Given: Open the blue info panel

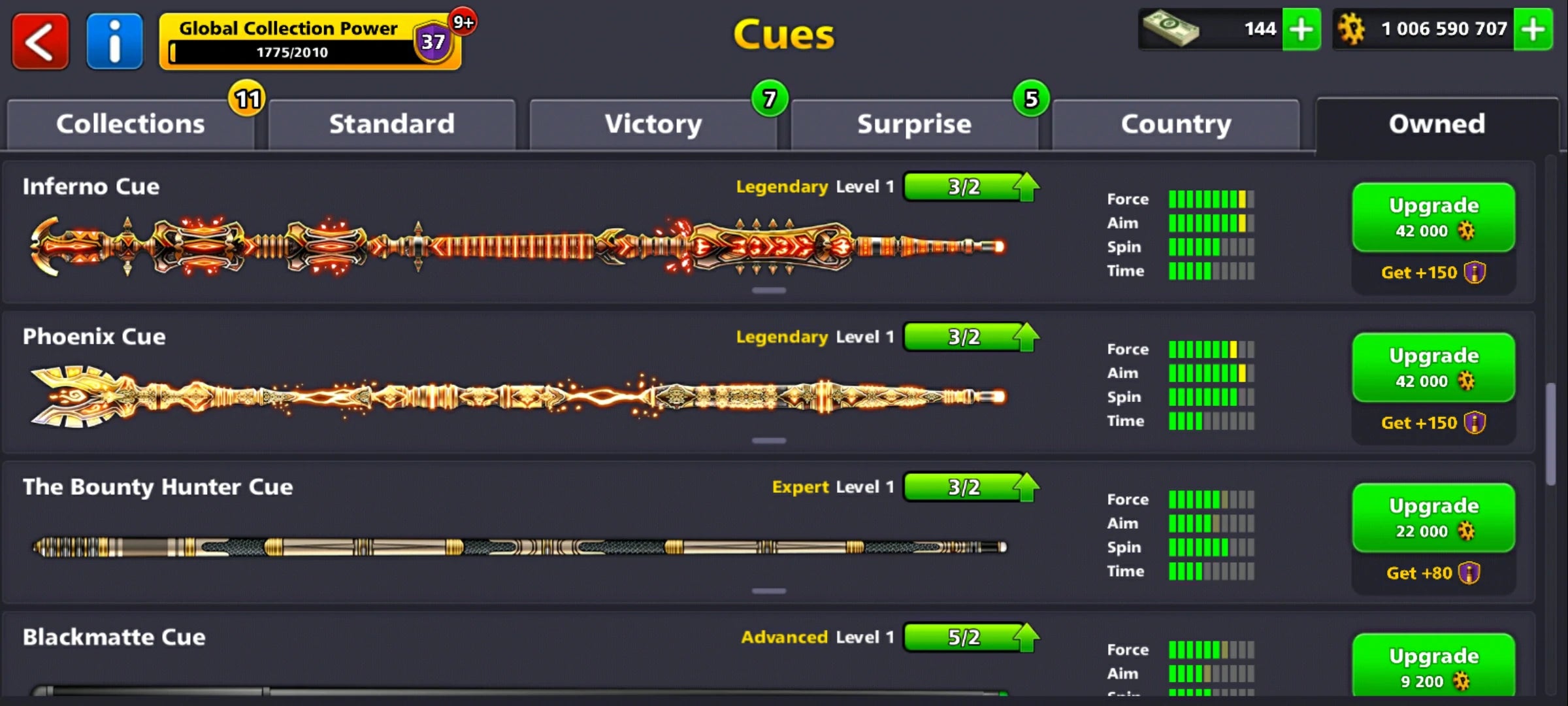Looking at the screenshot, I should pos(114,41).
